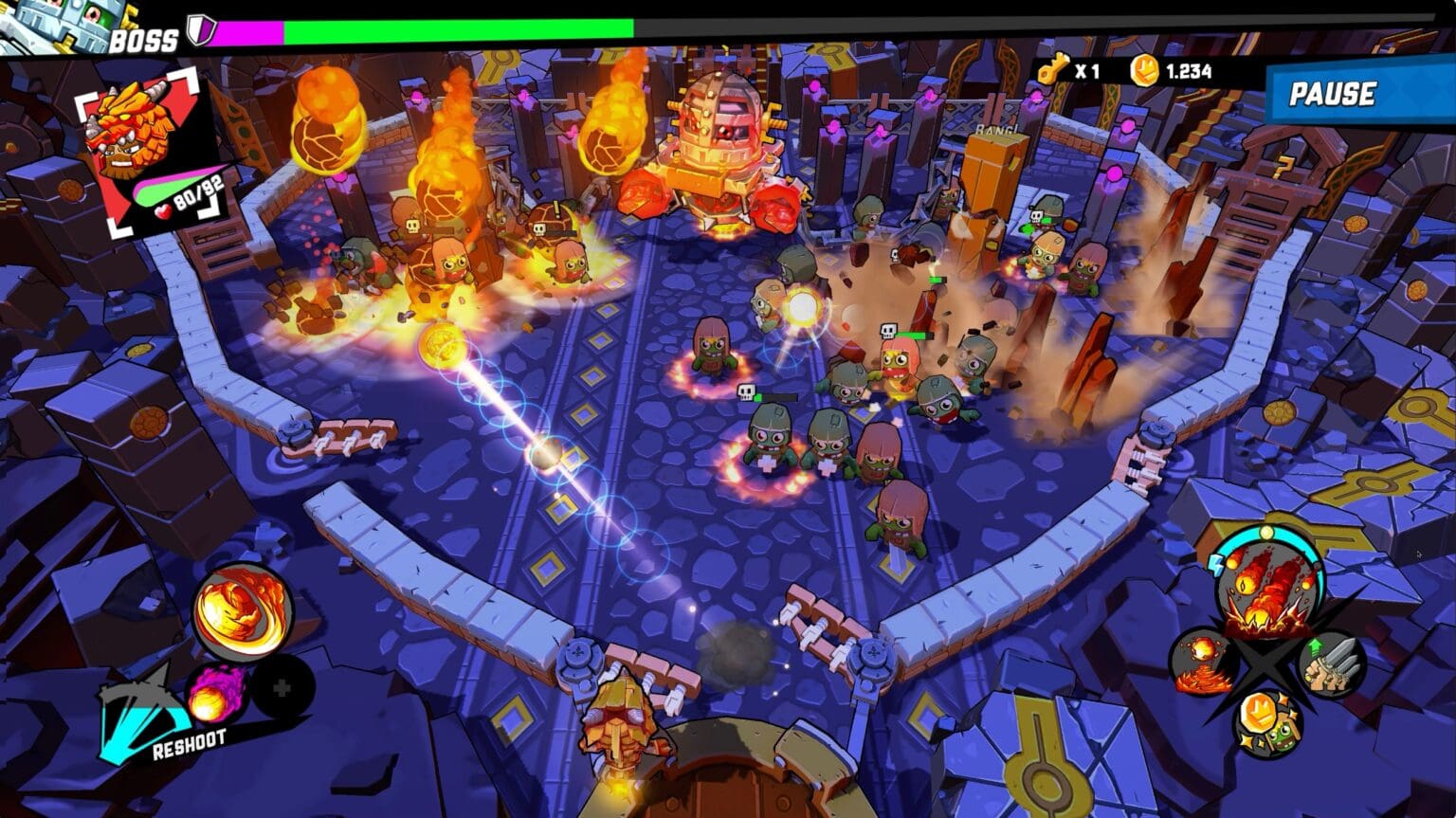The height and width of the screenshot is (818, 1456).
Task: Click the gold coin currency icon
Action: [x=1144, y=70]
